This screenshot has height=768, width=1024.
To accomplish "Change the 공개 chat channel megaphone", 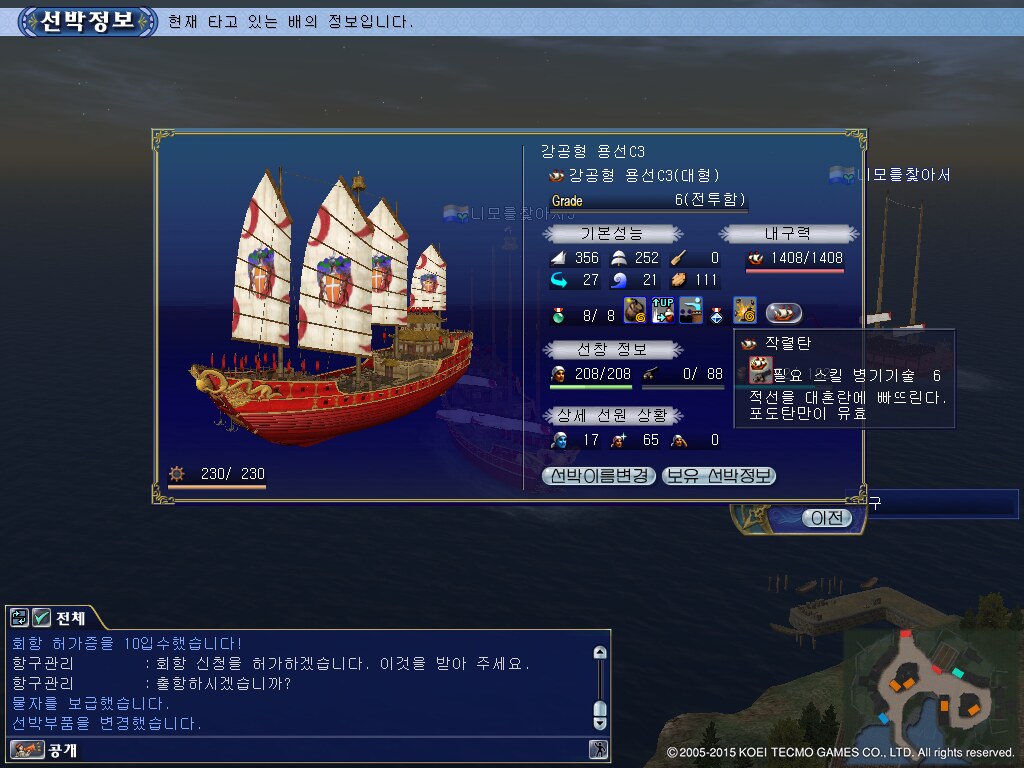I will pyautogui.click(x=27, y=749).
